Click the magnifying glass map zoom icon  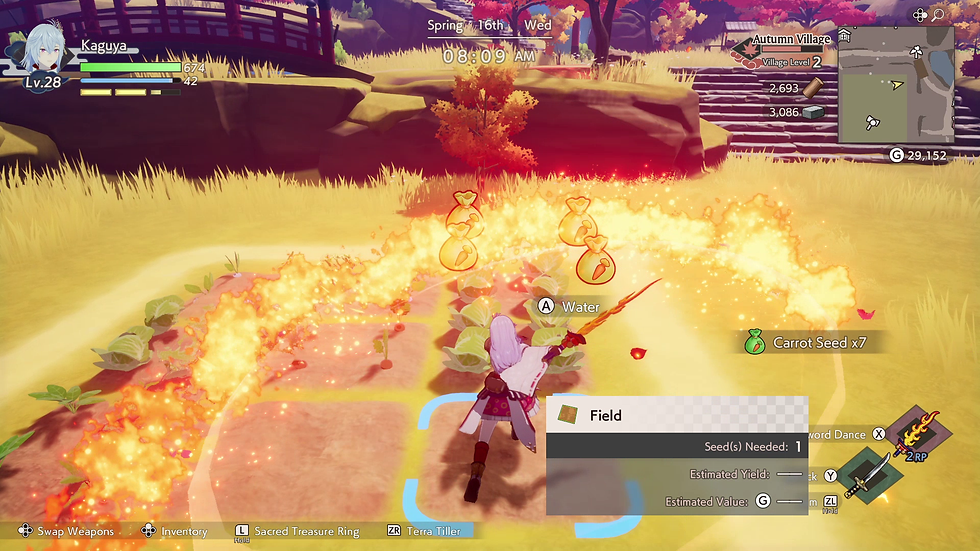[938, 15]
